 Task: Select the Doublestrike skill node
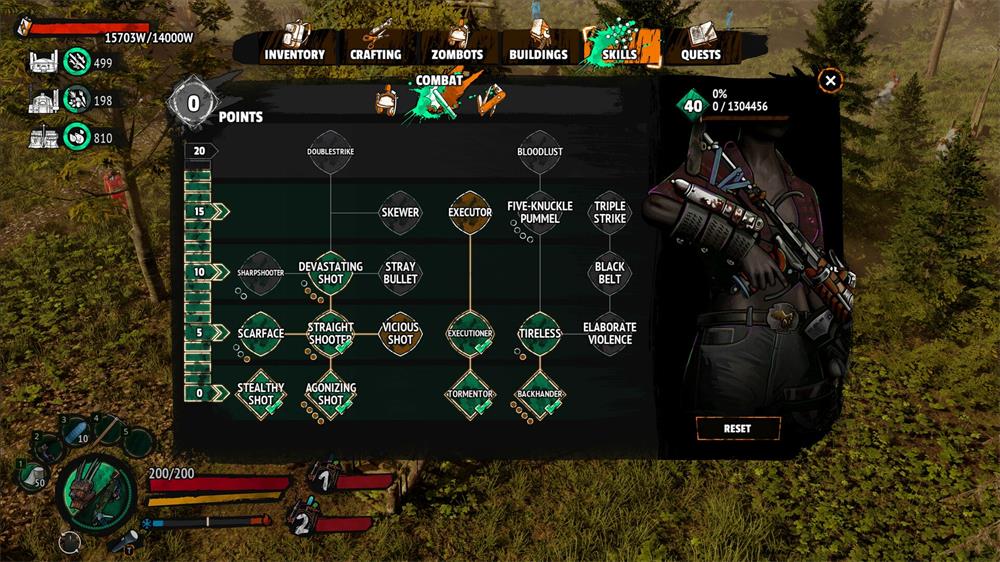(331, 153)
